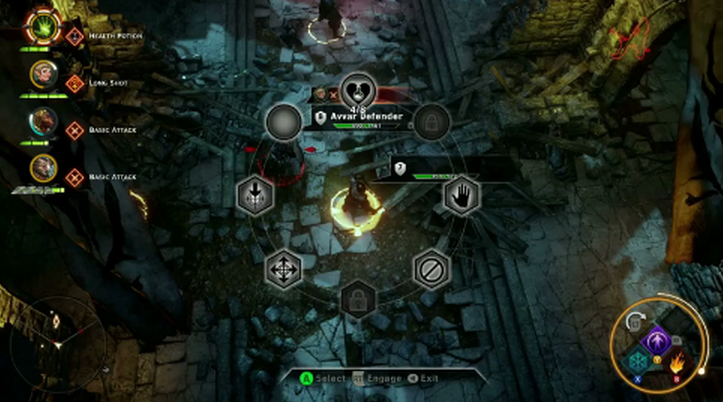The width and height of the screenshot is (723, 402).
Task: Select the fourth party member portrait
Action: [42, 170]
